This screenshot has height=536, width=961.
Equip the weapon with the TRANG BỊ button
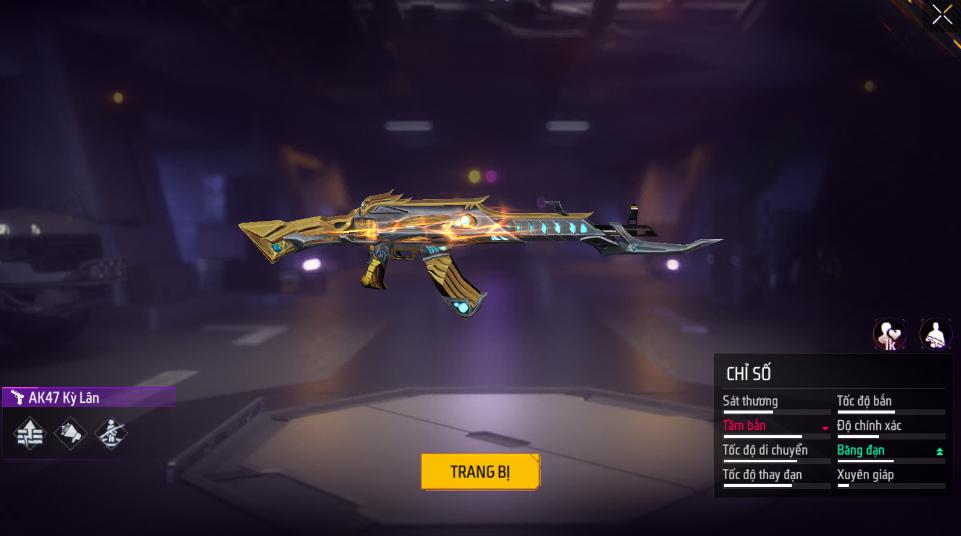[480, 472]
